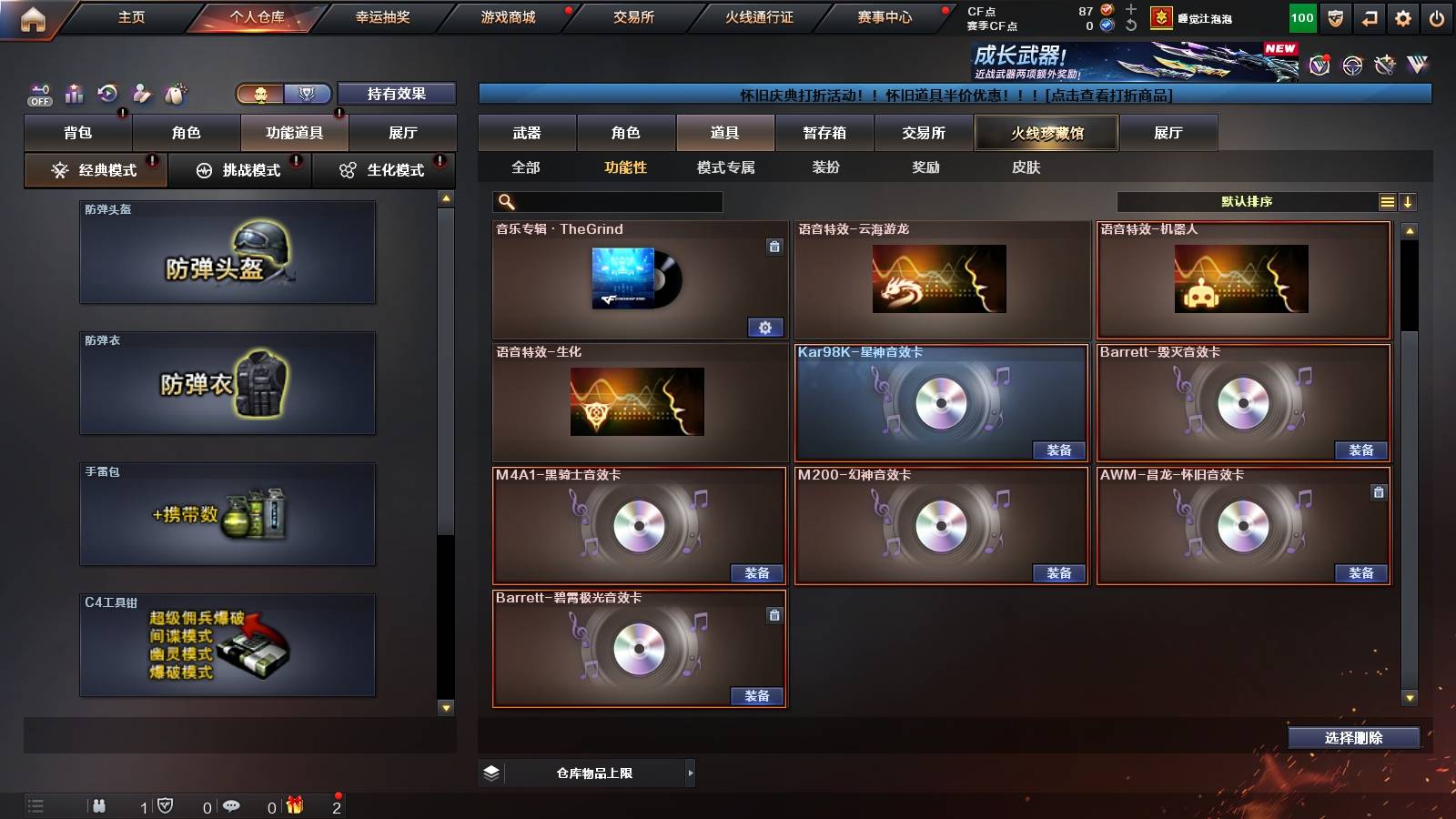The width and height of the screenshot is (1456, 819).
Task: Open the settings gear in the top-right corner
Action: click(1402, 17)
